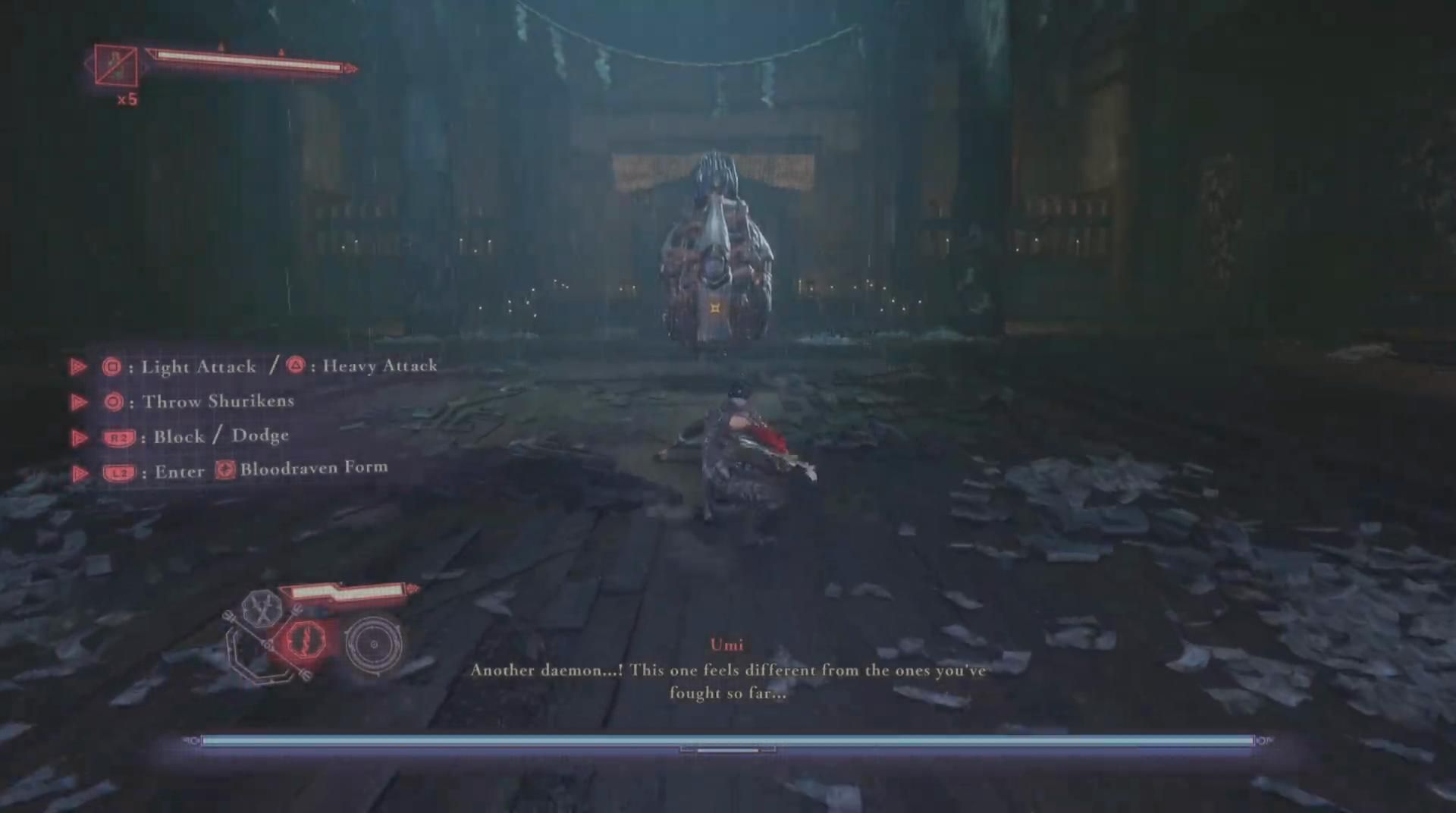Click the crossed-out item slot showing x5

tap(115, 67)
